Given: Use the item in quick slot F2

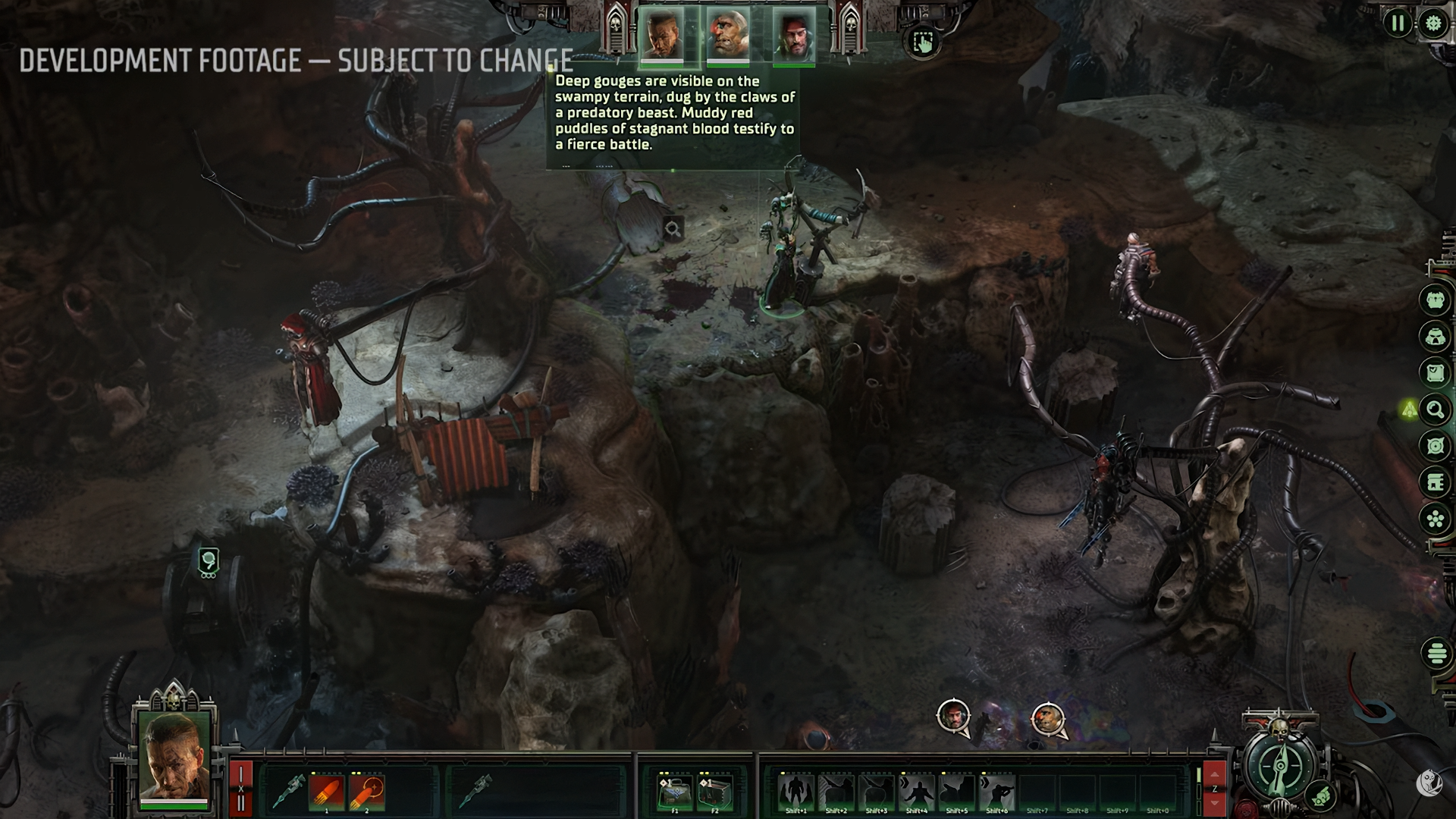Looking at the screenshot, I should (714, 792).
